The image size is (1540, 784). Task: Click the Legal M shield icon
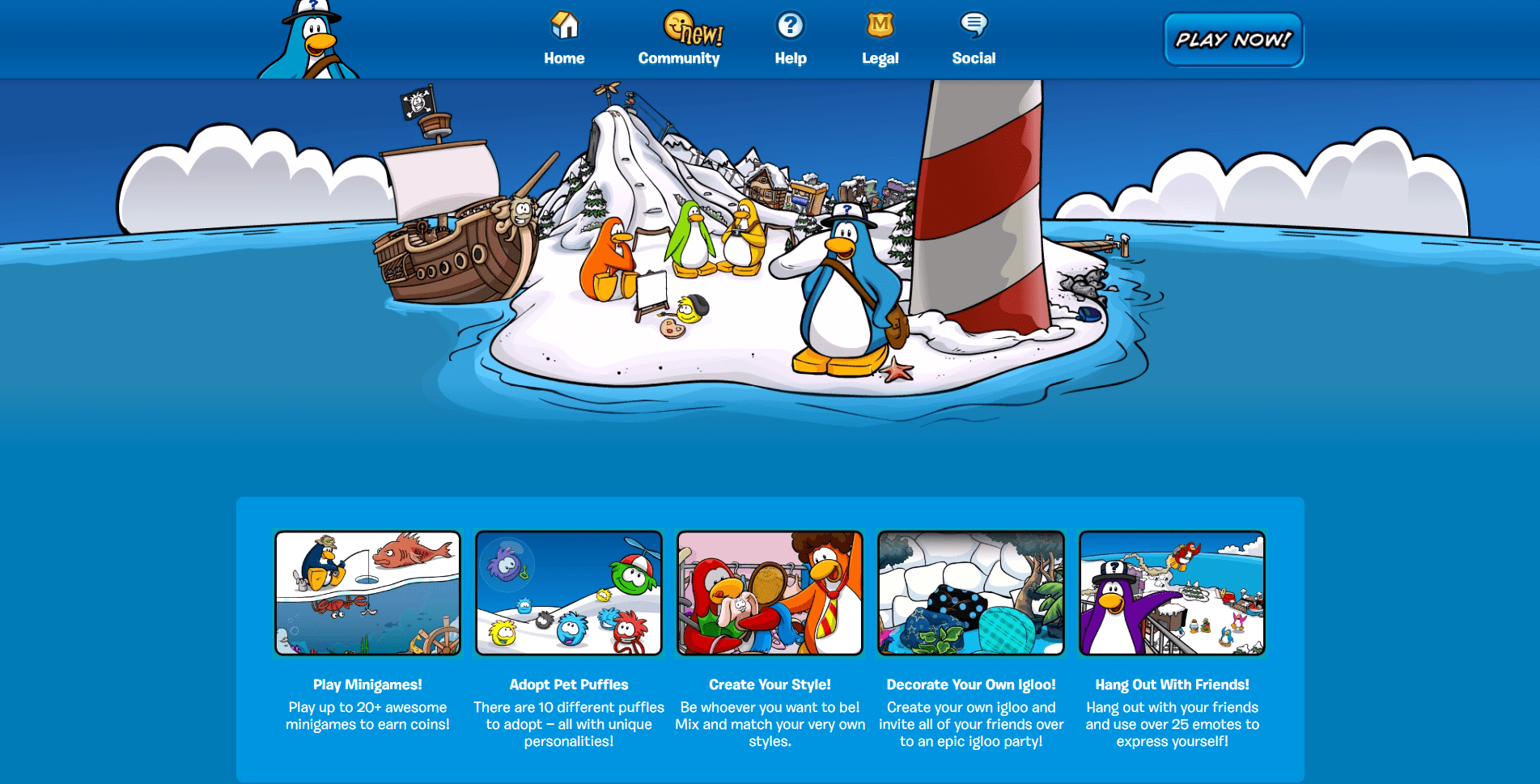(x=879, y=27)
